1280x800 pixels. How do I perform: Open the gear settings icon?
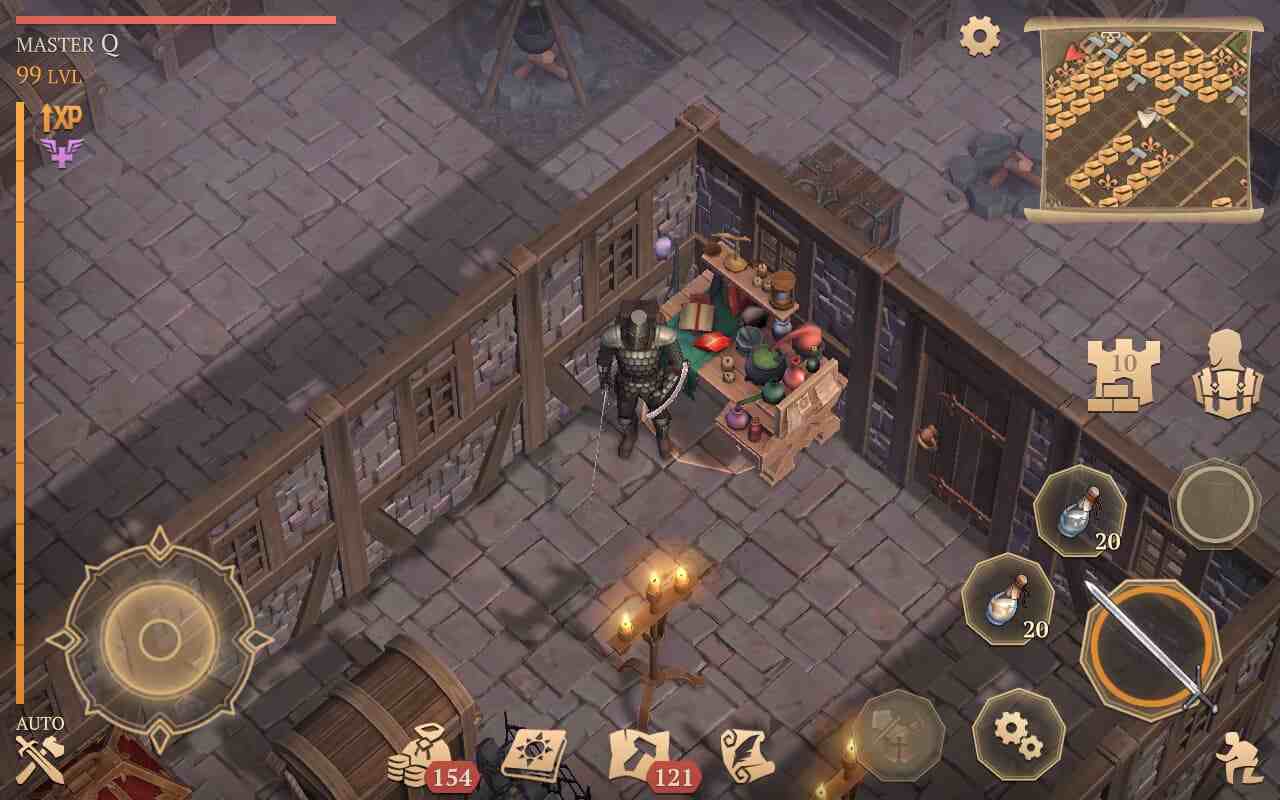click(x=980, y=37)
